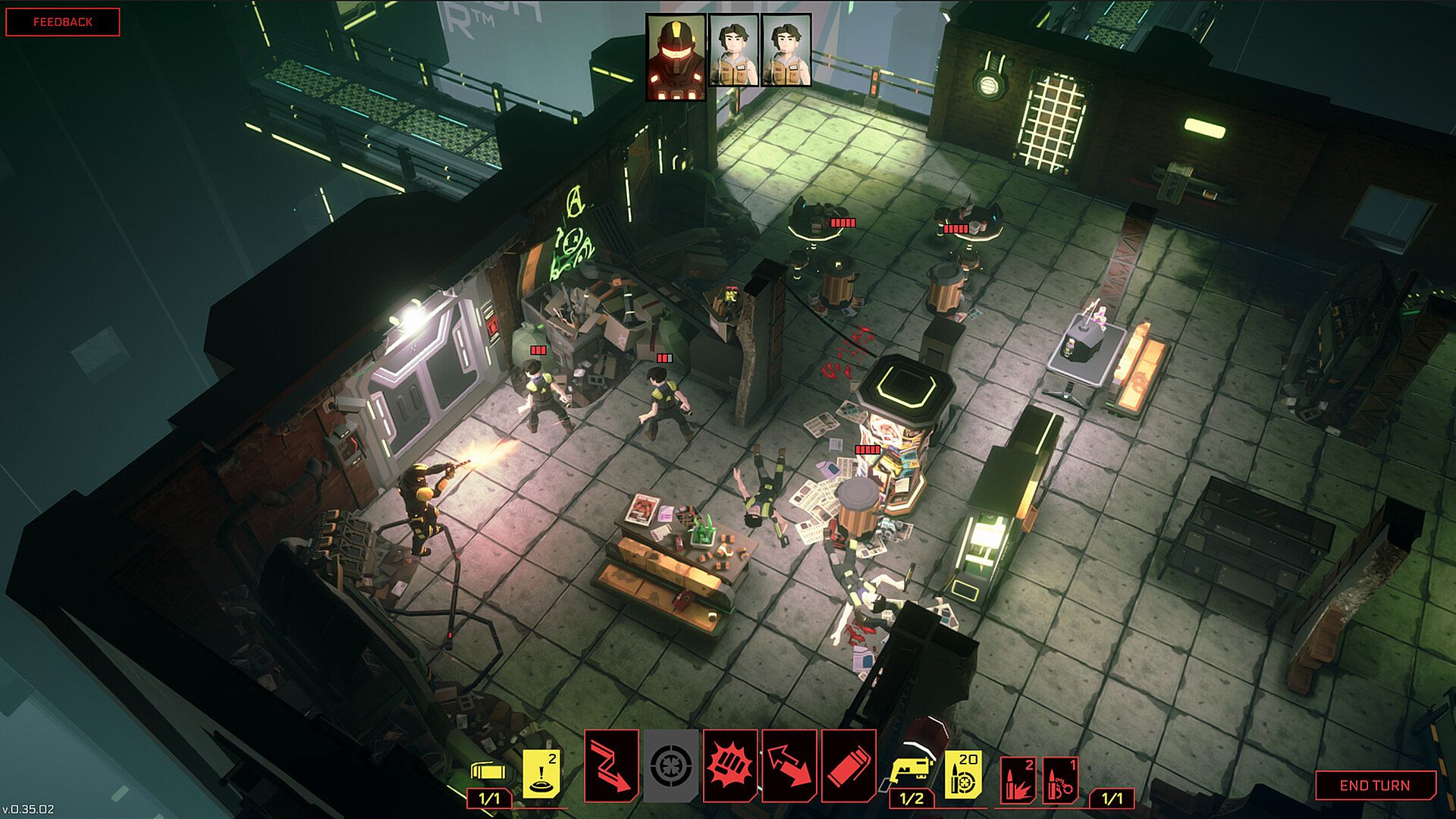Select the red ammo magazine reload ability
The image size is (1456, 819).
pyautogui.click(x=849, y=766)
